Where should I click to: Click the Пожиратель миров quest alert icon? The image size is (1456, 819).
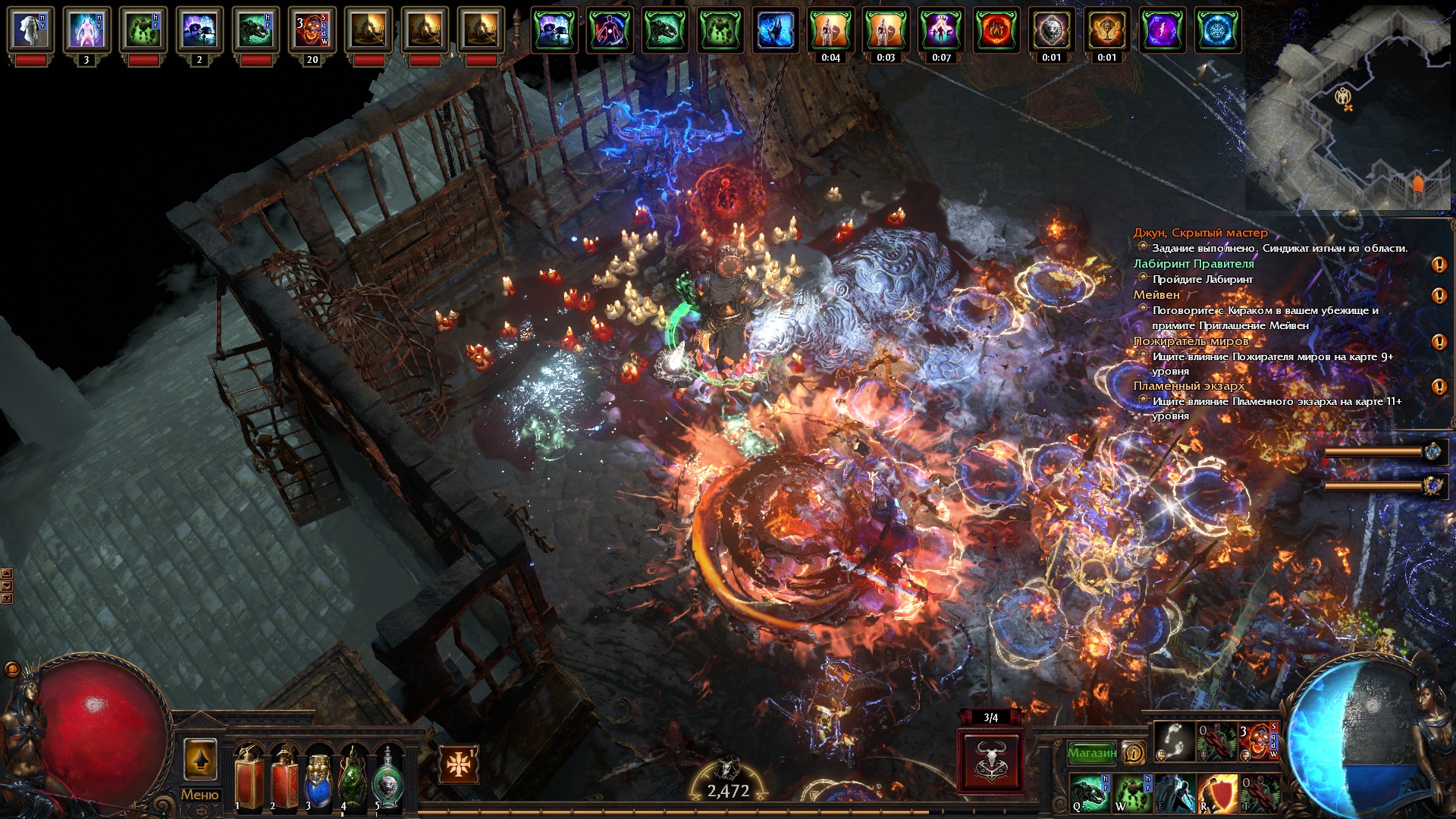[1439, 342]
